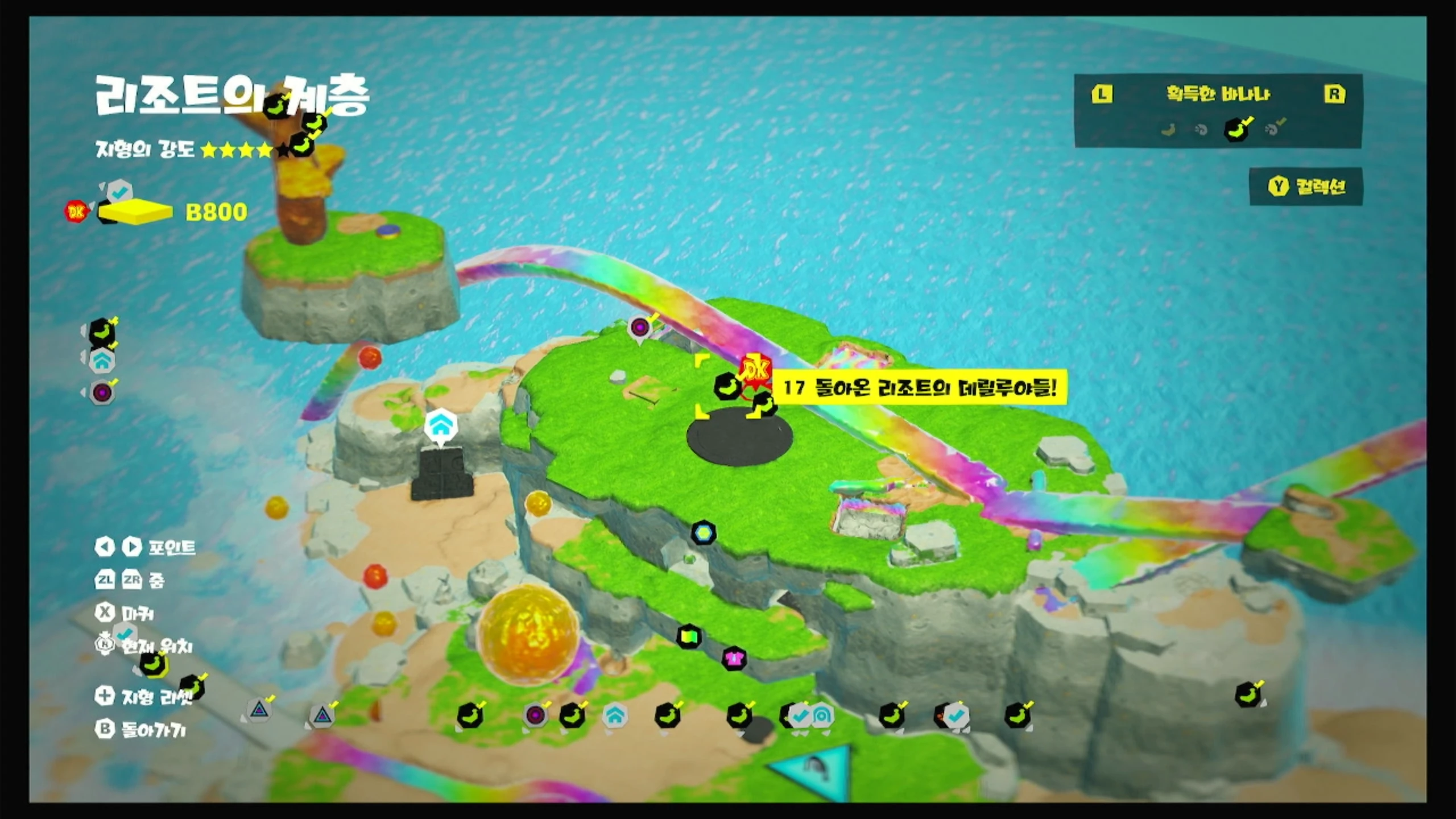Select the arch-shaped marker in the bottom row
Screen dimensions: 1456x819
pyautogui.click(x=822, y=715)
